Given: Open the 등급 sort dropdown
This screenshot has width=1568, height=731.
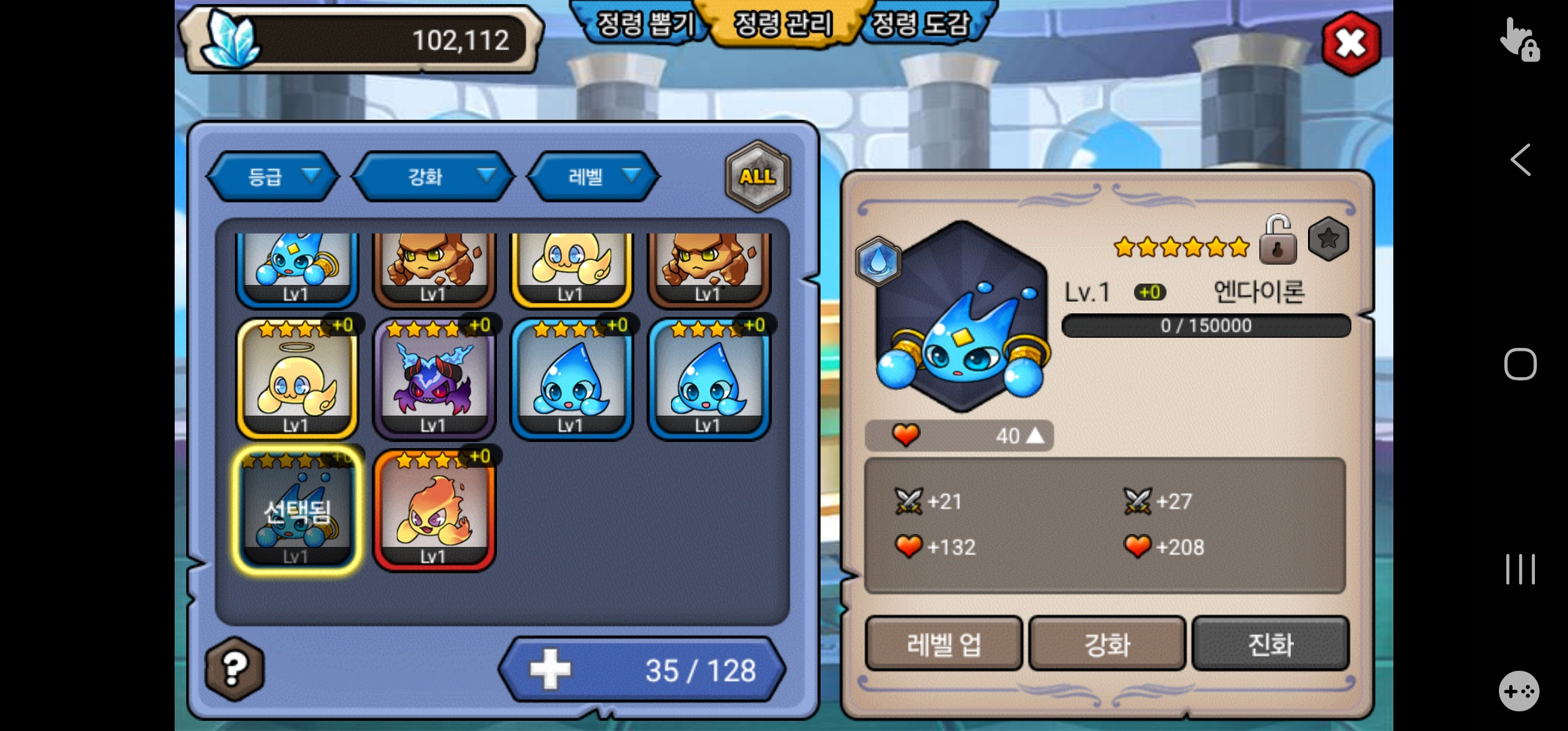Looking at the screenshot, I should [273, 177].
